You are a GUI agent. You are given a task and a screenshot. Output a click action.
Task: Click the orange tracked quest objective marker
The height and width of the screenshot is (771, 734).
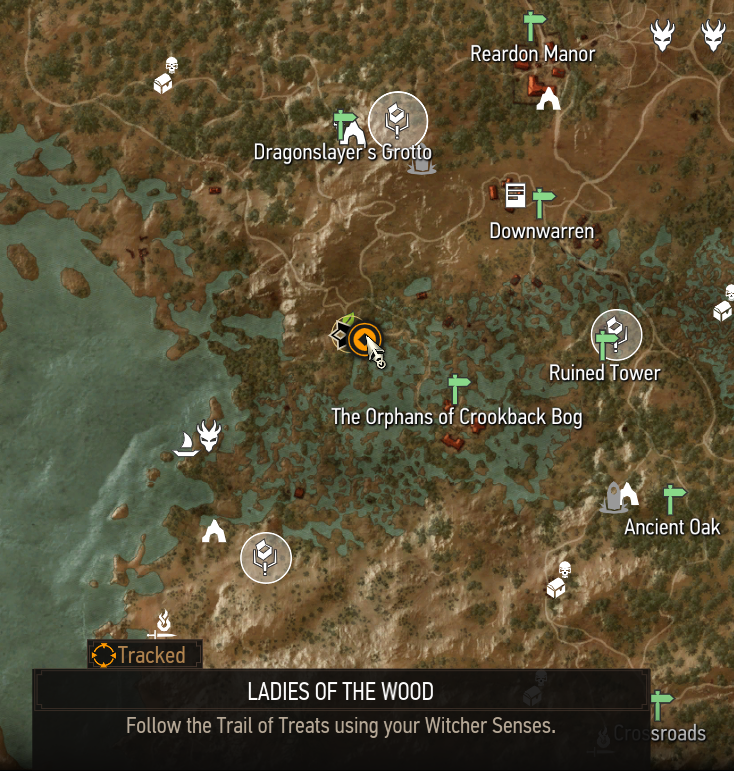click(364, 339)
